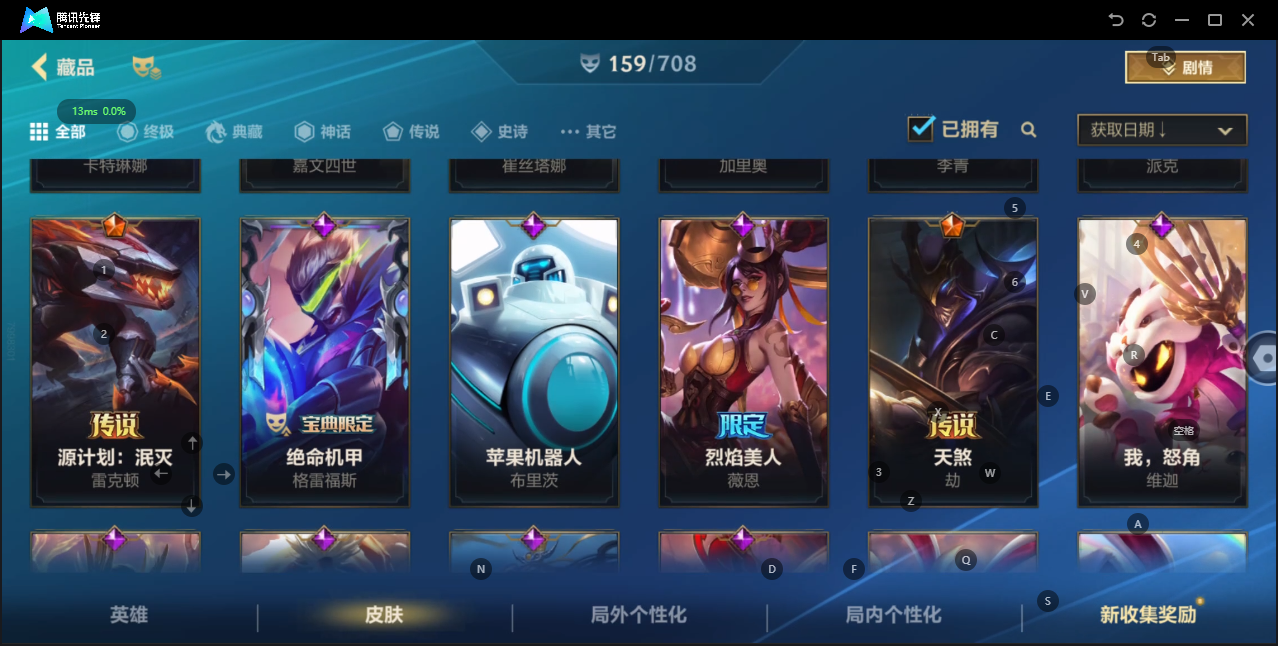Maximize the emulator window
1278x646 pixels.
(x=1215, y=20)
